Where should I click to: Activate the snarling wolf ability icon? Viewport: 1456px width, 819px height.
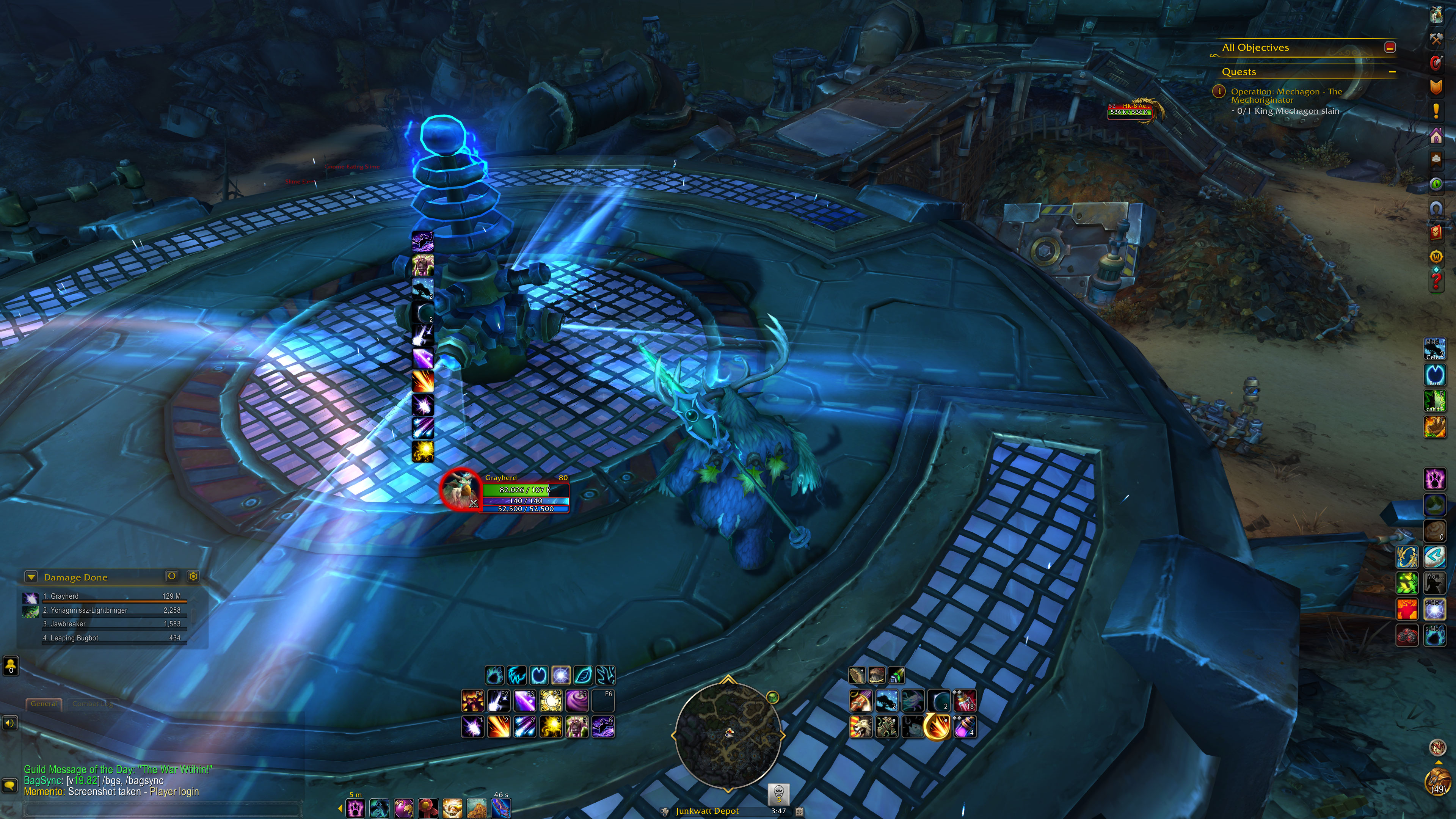tap(860, 727)
